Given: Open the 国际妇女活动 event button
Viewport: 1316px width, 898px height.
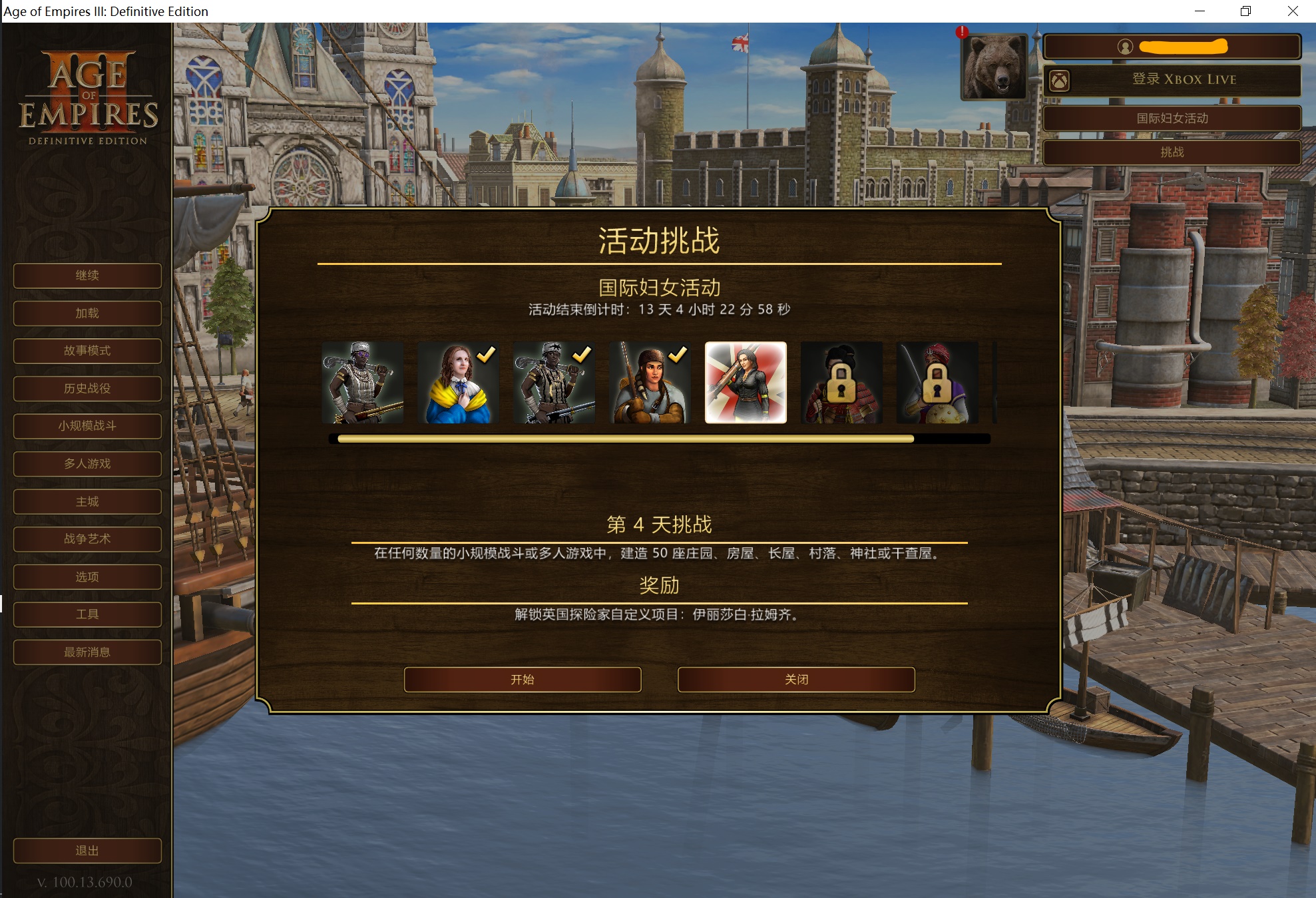Looking at the screenshot, I should click(1172, 118).
